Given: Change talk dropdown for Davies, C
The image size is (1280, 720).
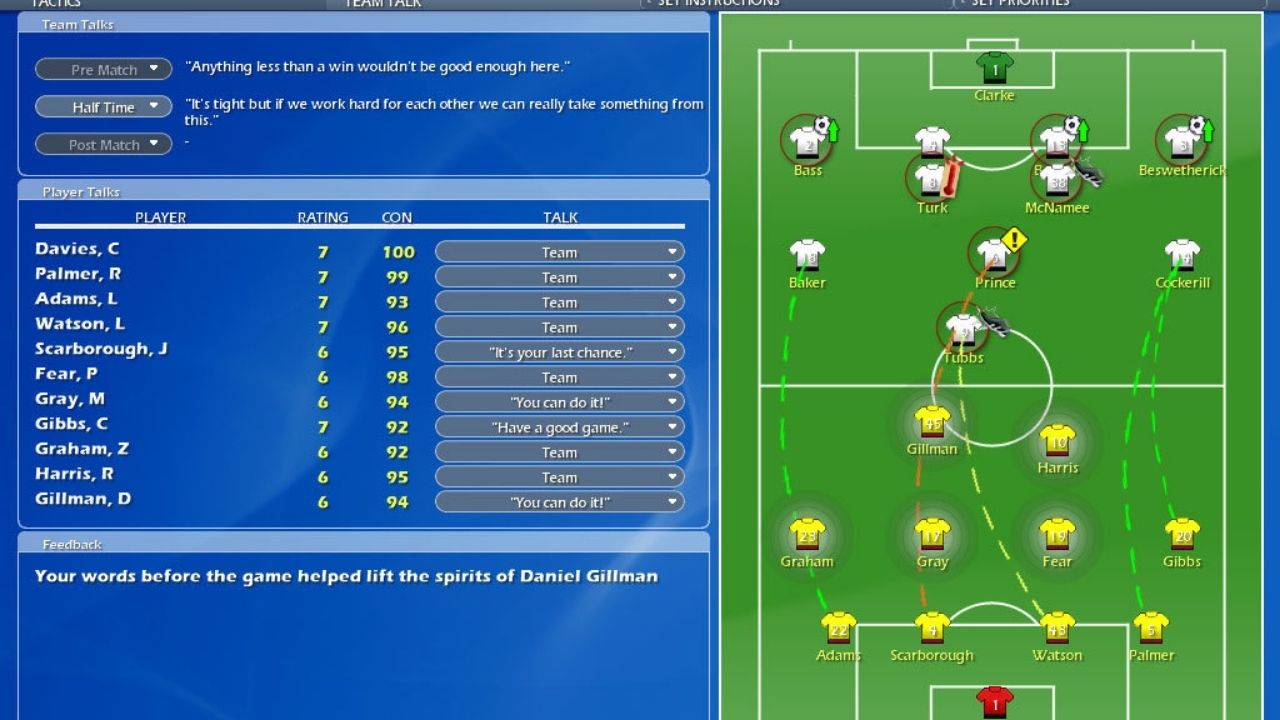Looking at the screenshot, I should click(559, 252).
